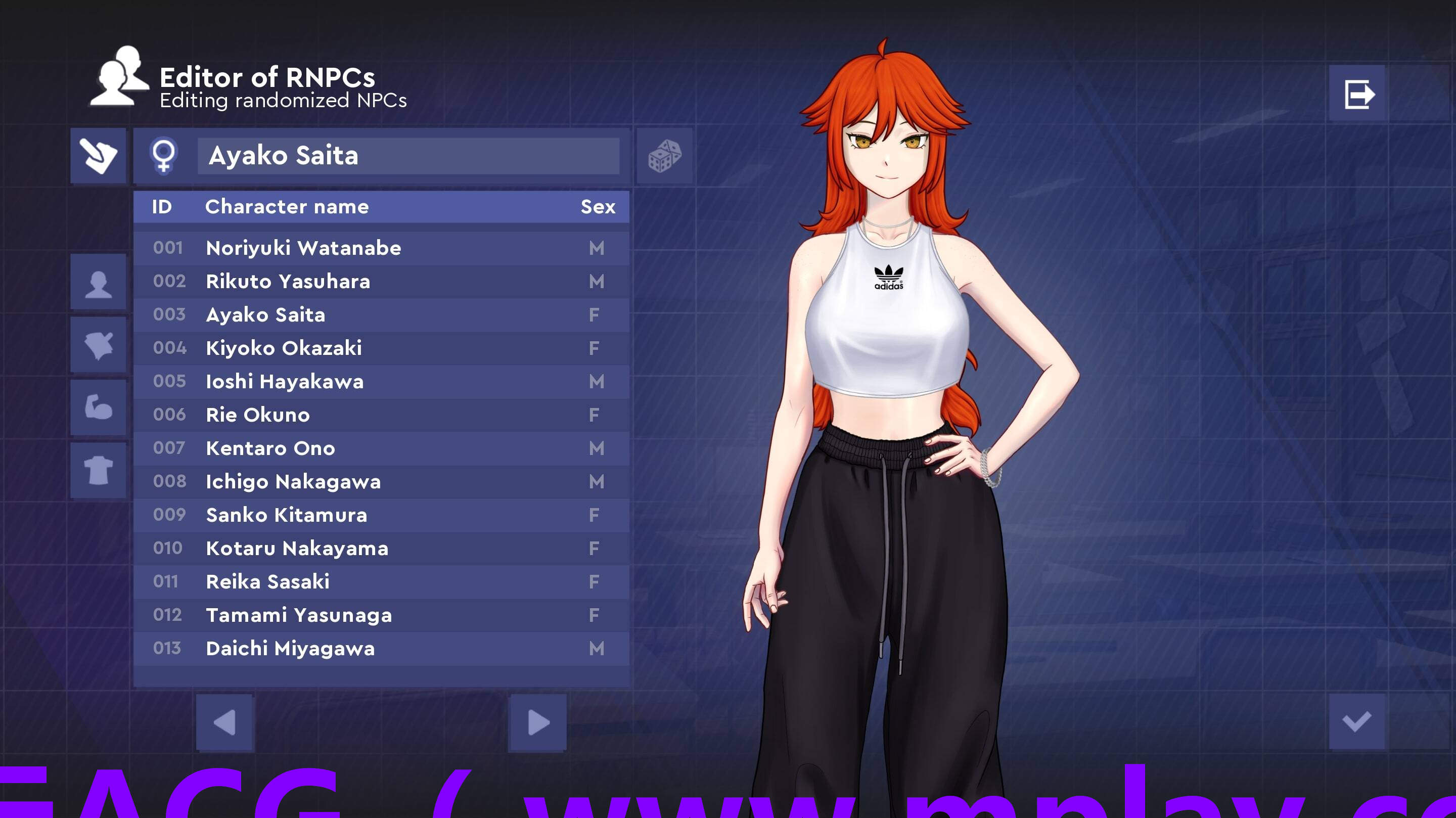This screenshot has height=818, width=1456.
Task: Click the dice icon to randomize the name
Action: 665,156
